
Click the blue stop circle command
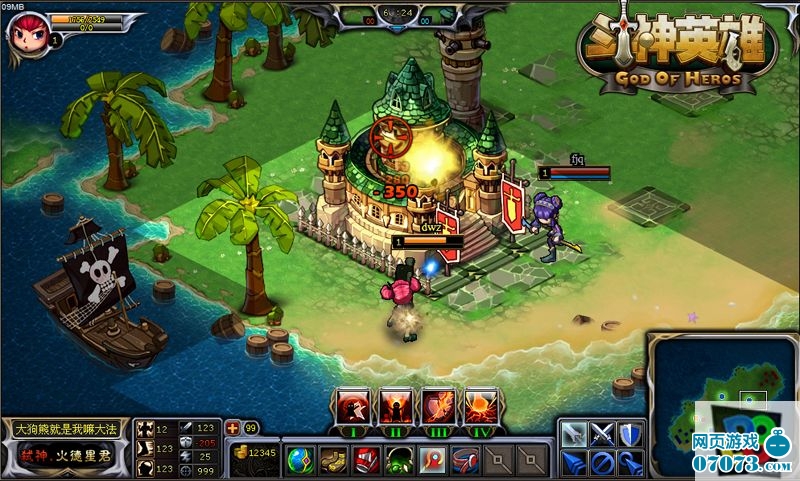pyautogui.click(x=601, y=463)
